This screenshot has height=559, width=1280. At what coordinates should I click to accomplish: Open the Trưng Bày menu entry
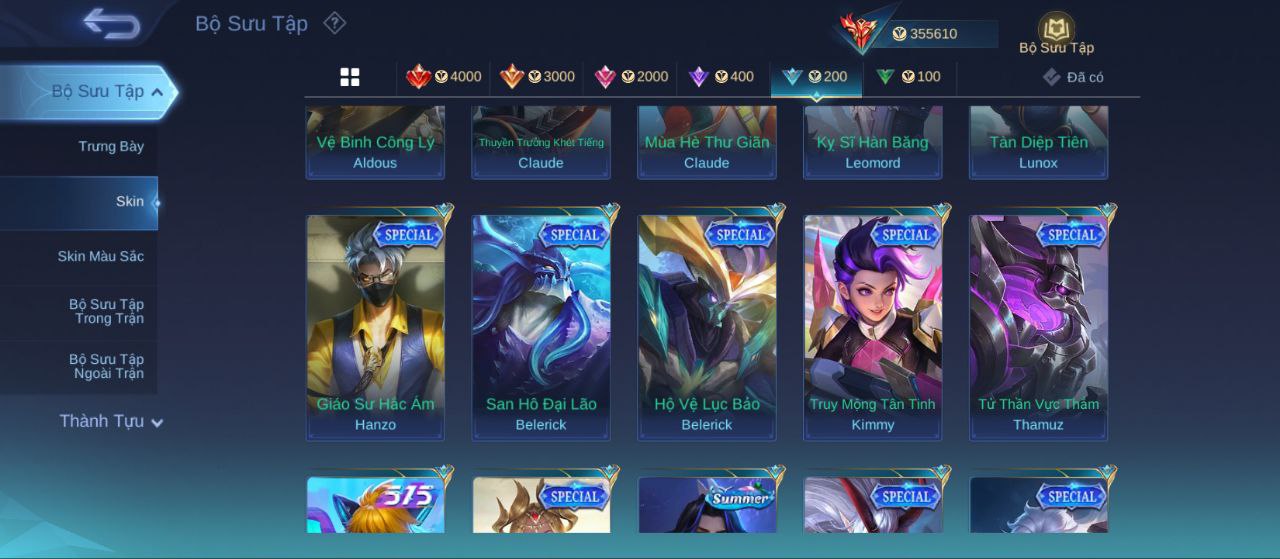111,146
